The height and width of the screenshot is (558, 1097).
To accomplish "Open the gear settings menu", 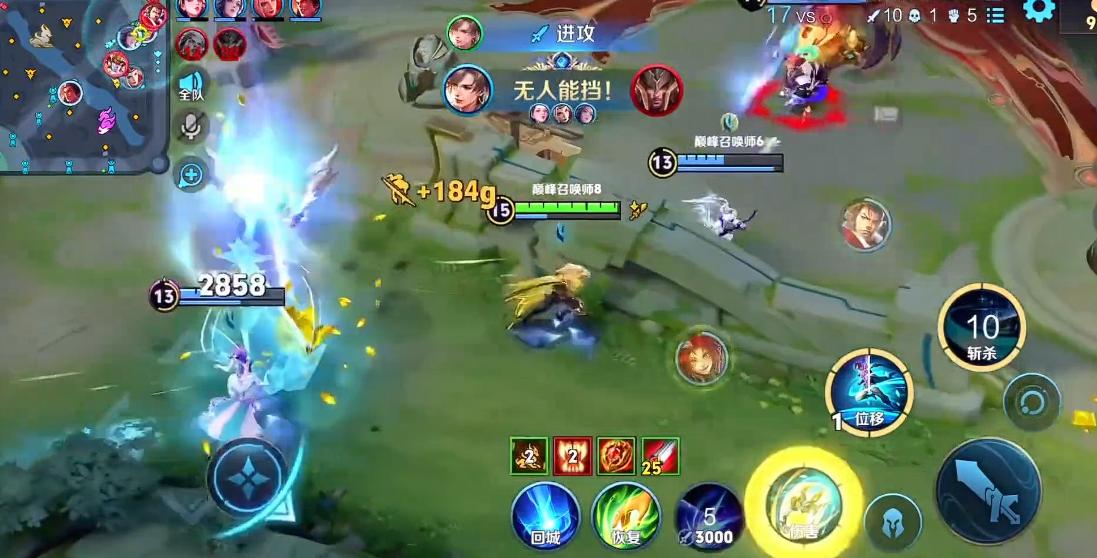I will 1039,12.
